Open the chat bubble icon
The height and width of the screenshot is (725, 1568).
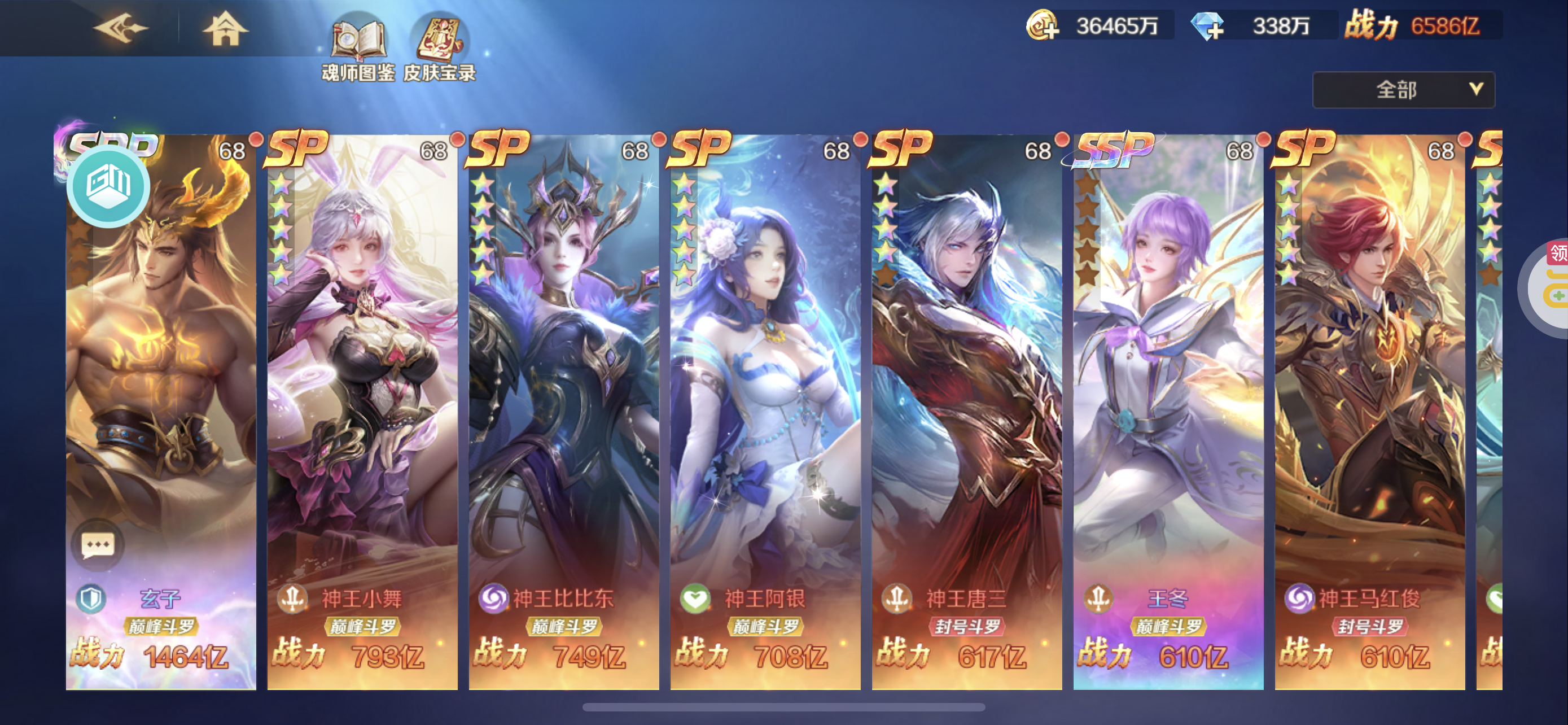[98, 545]
